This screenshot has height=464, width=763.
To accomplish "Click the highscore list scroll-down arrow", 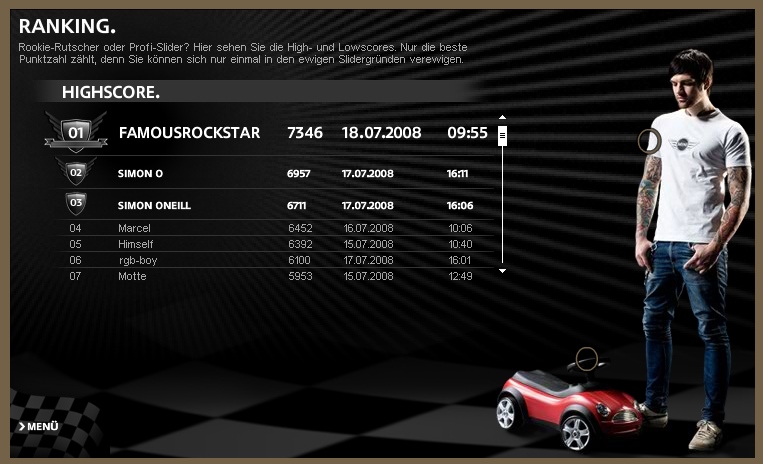I will tap(502, 270).
